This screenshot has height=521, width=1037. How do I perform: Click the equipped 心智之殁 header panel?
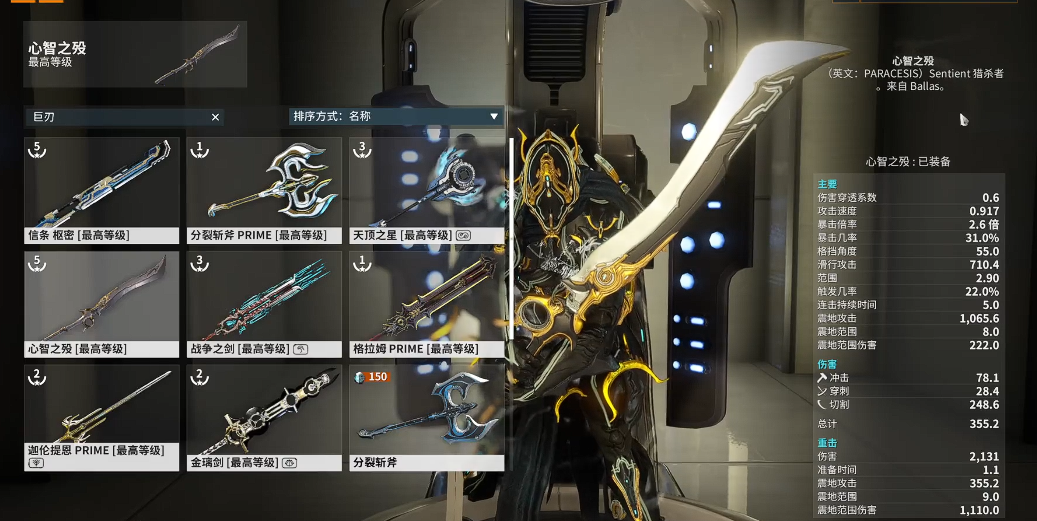tap(135, 54)
